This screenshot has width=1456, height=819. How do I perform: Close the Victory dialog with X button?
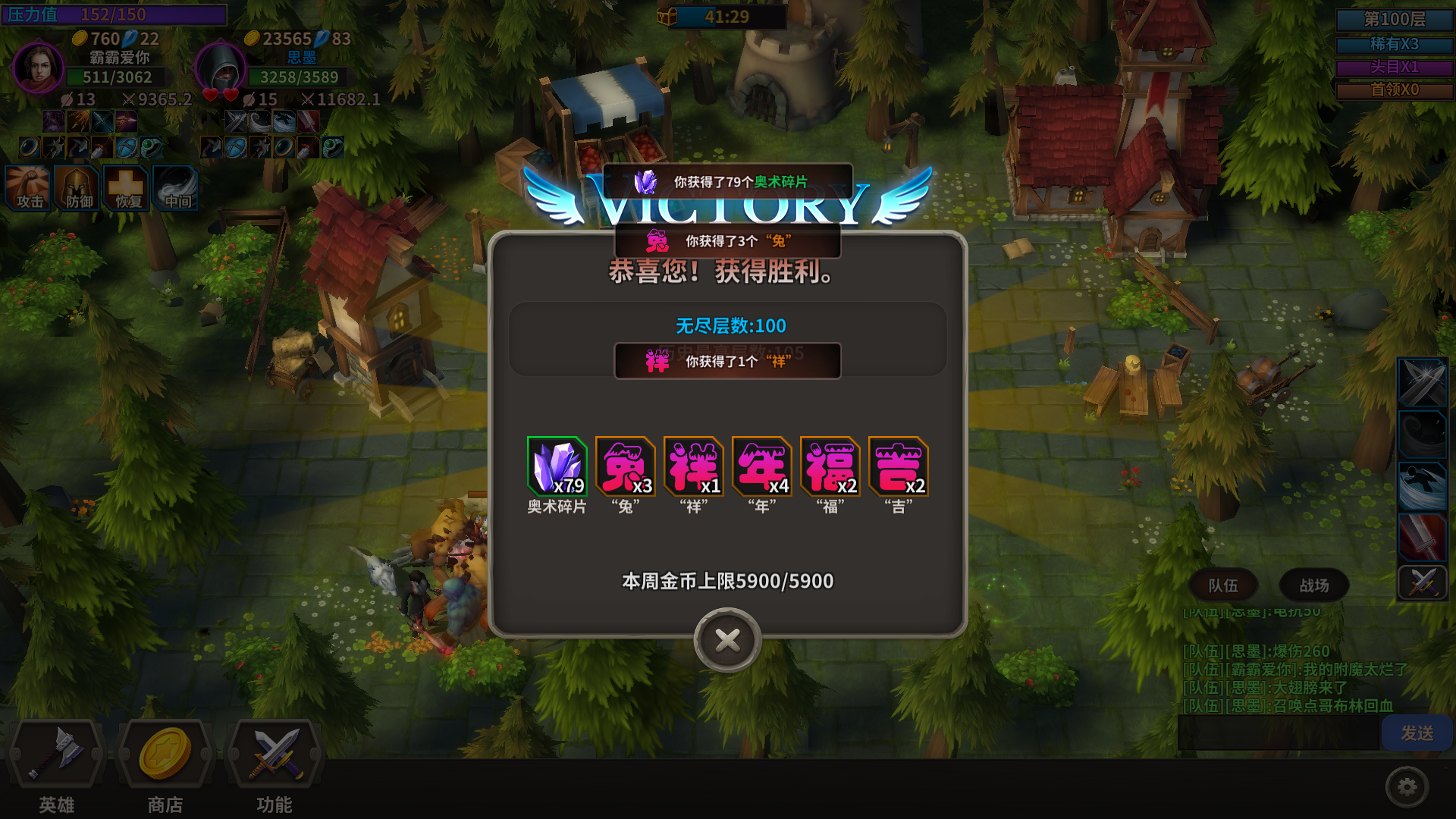(726, 641)
